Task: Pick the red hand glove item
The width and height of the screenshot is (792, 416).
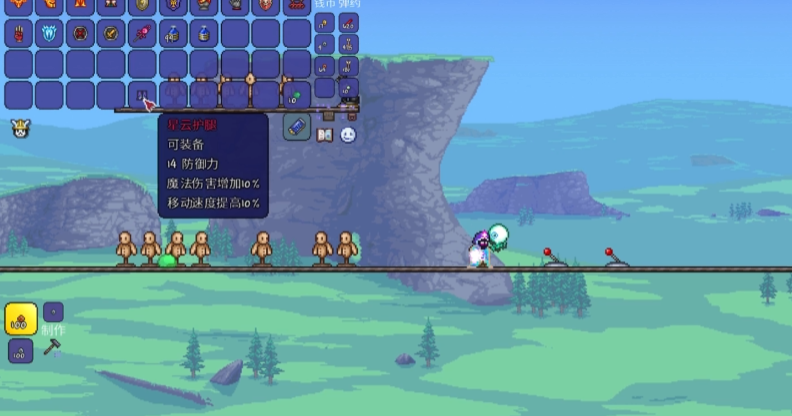Action: click(x=18, y=33)
